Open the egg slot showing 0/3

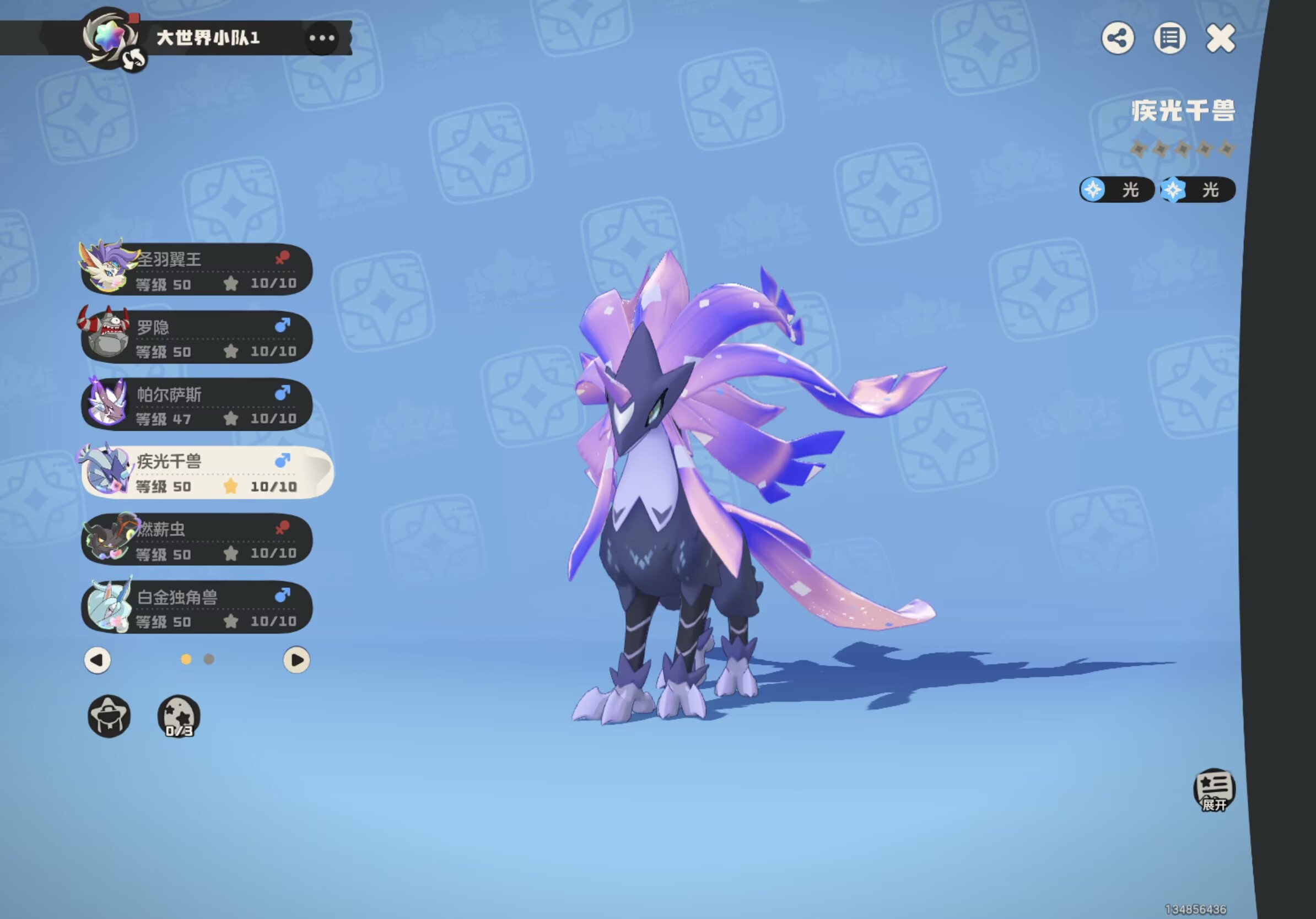pyautogui.click(x=179, y=716)
